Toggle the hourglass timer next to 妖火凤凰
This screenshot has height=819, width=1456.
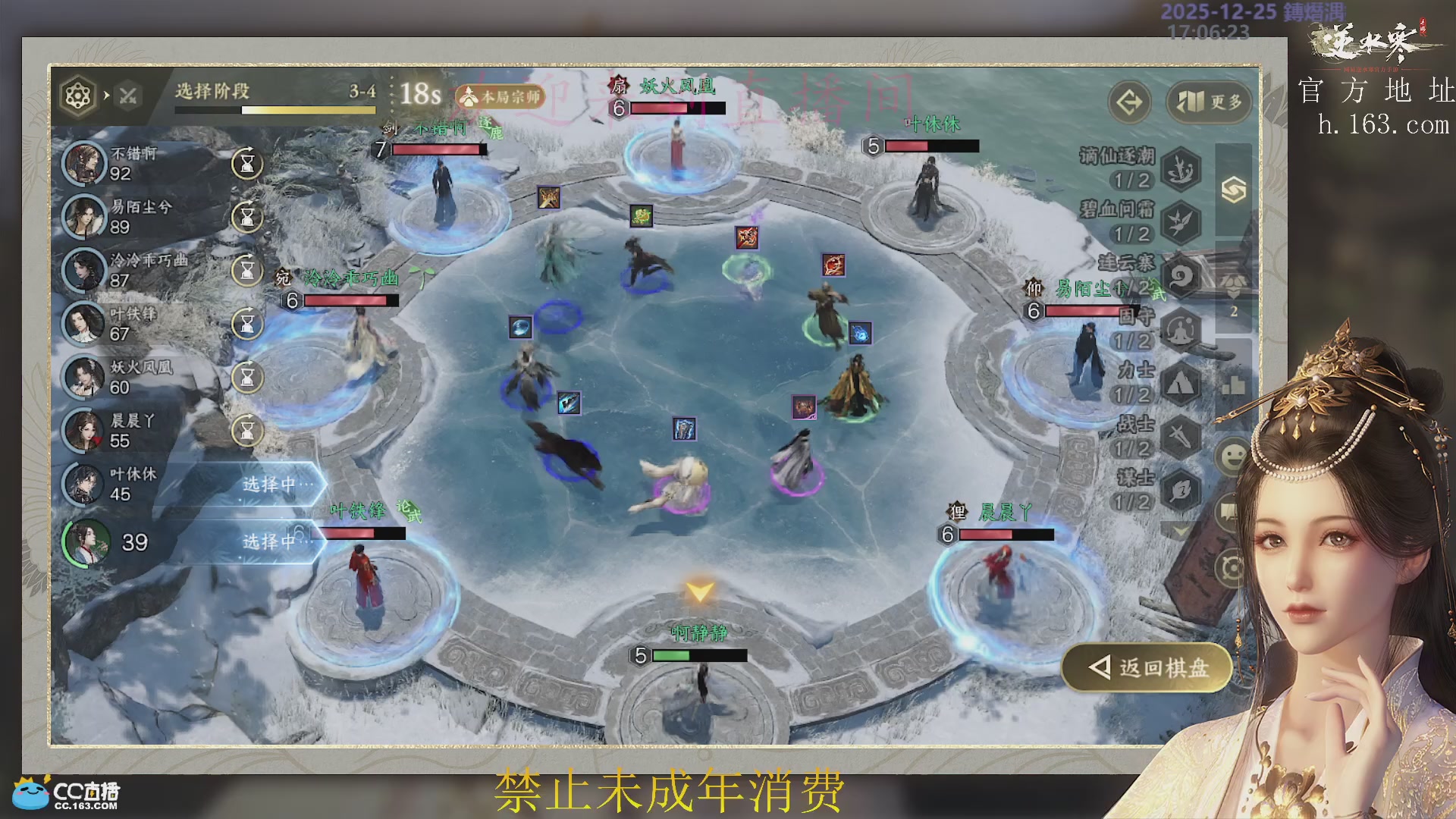(x=246, y=377)
